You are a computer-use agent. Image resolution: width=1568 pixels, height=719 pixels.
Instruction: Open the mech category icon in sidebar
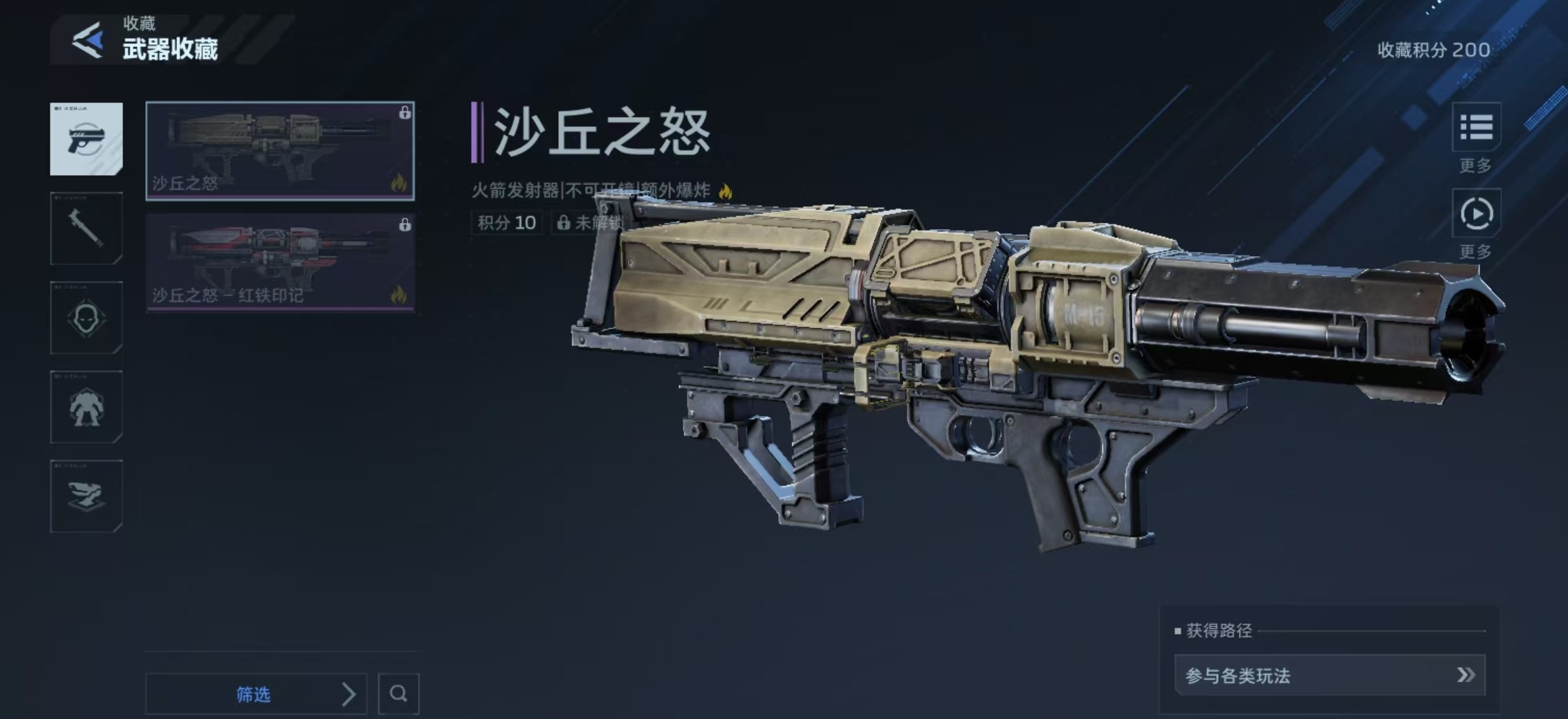tap(86, 407)
